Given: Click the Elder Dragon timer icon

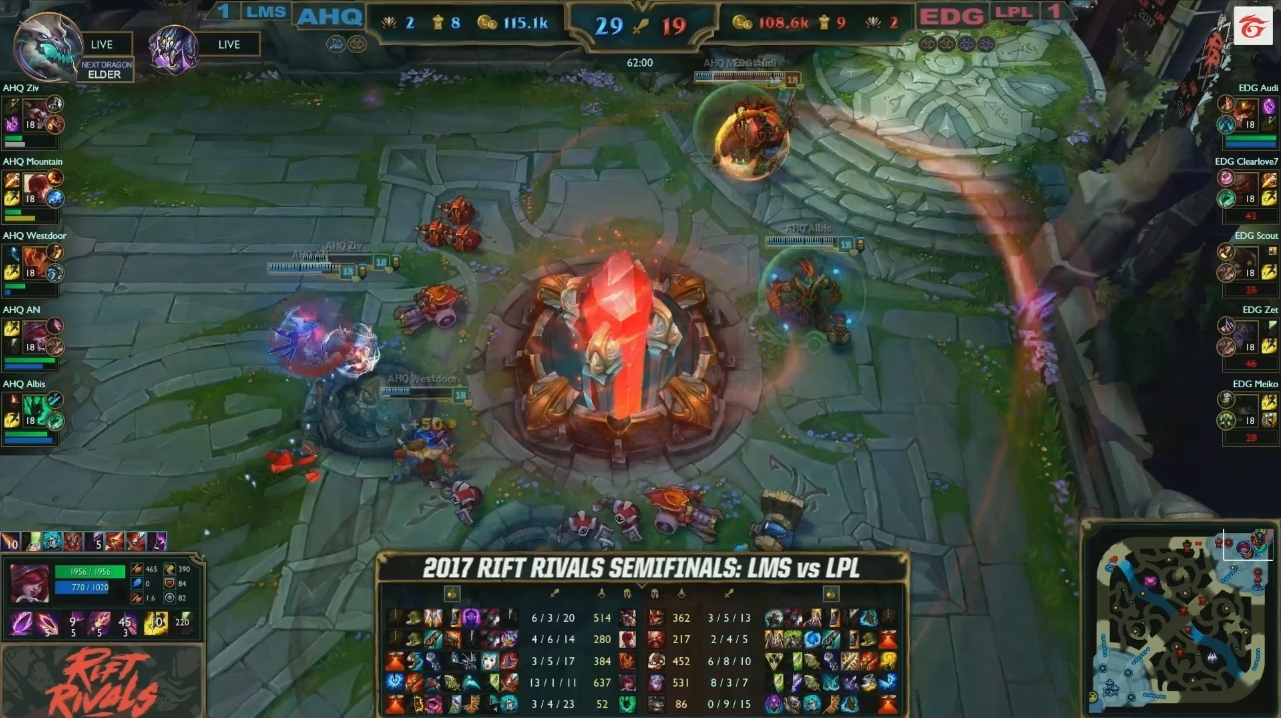Looking at the screenshot, I should tap(48, 46).
